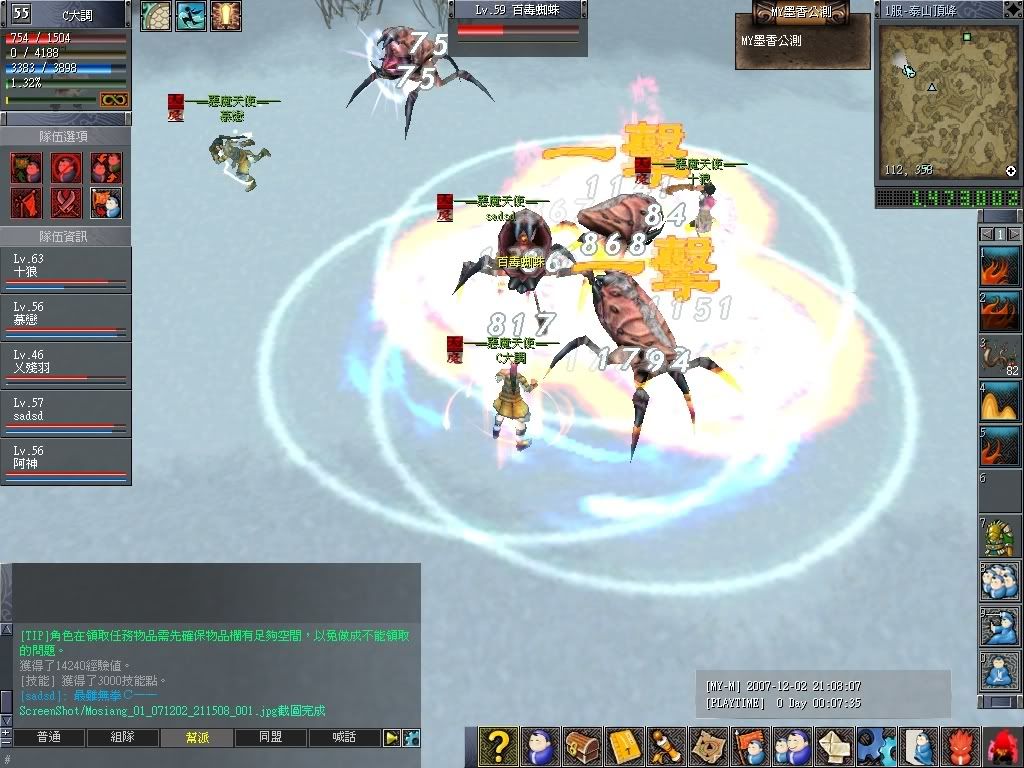
Task: Activate the green armored warrior hotbar skill
Action: click(1001, 537)
